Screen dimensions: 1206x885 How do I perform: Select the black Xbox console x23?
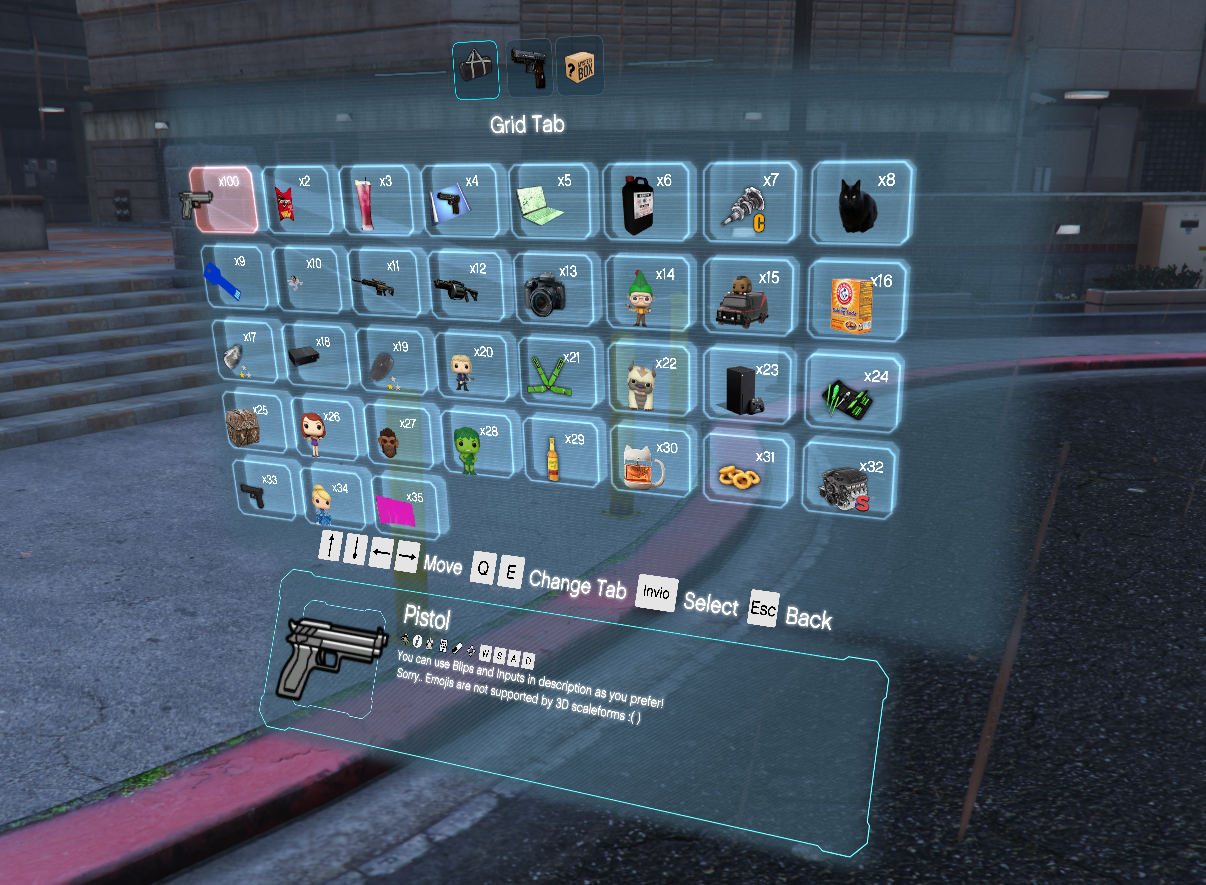[751, 385]
